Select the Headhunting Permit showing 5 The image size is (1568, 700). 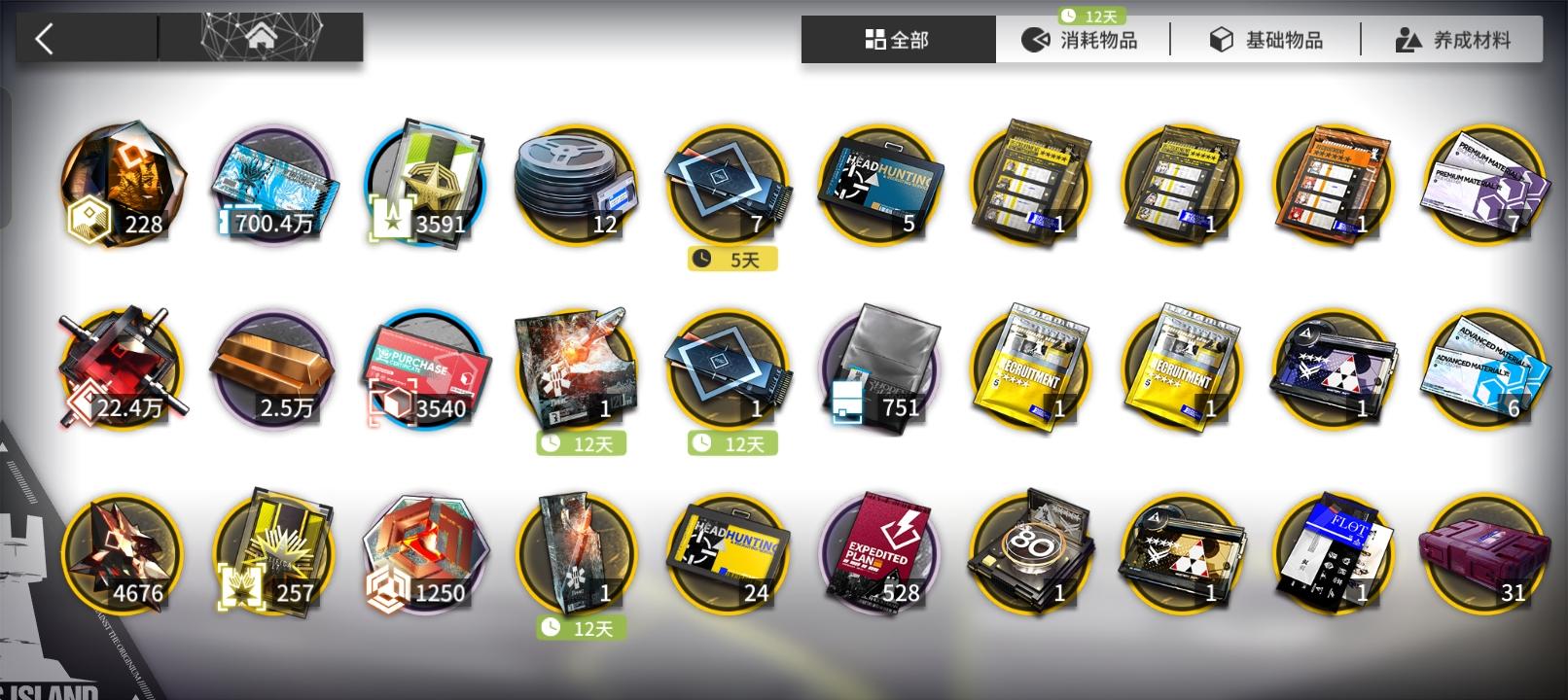878,185
